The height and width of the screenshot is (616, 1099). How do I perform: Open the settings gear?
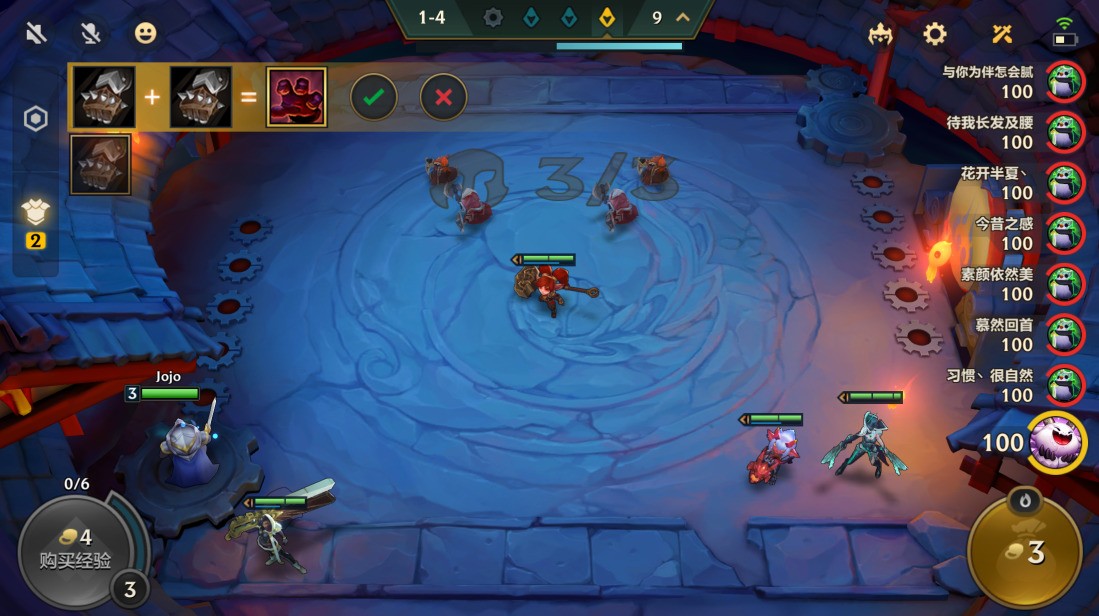935,34
